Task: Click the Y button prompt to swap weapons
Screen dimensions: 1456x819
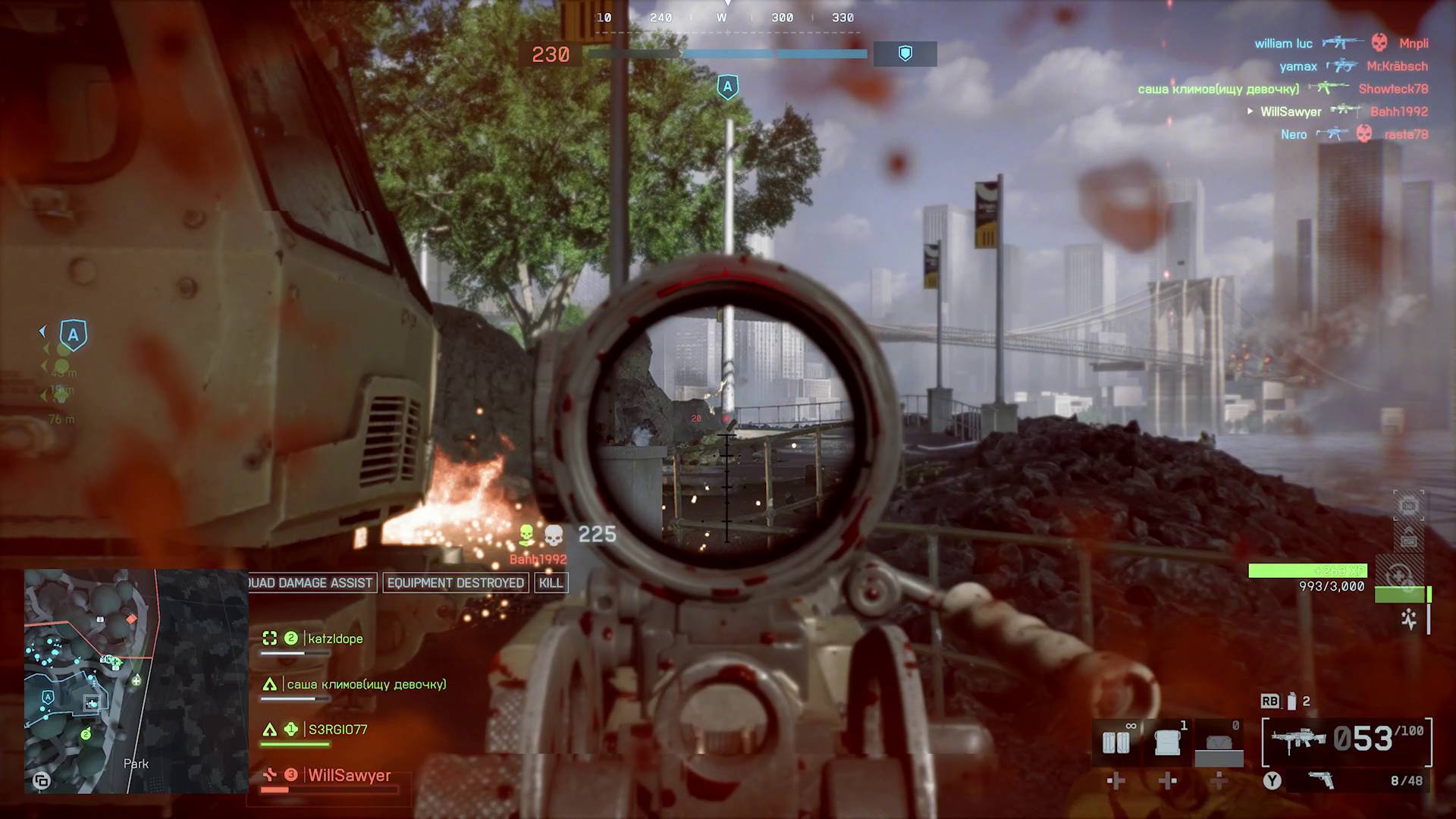Action: (1271, 780)
